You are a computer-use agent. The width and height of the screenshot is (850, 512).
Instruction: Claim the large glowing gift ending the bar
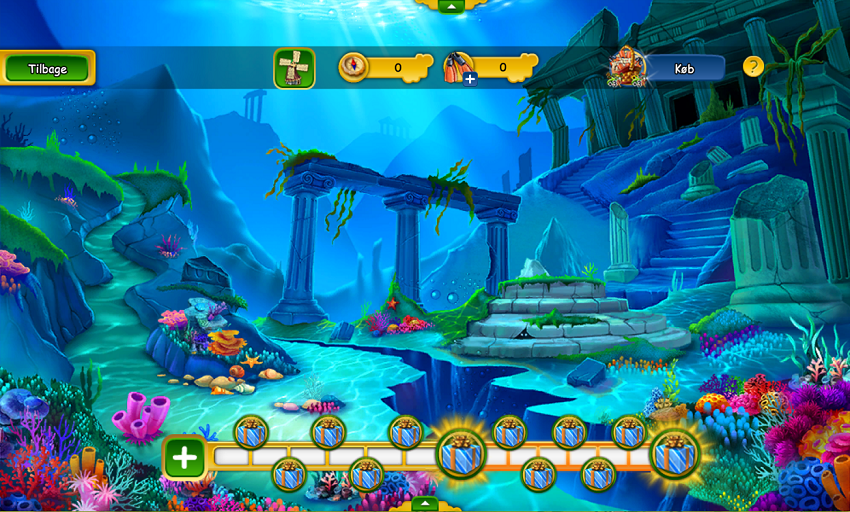[x=674, y=453]
